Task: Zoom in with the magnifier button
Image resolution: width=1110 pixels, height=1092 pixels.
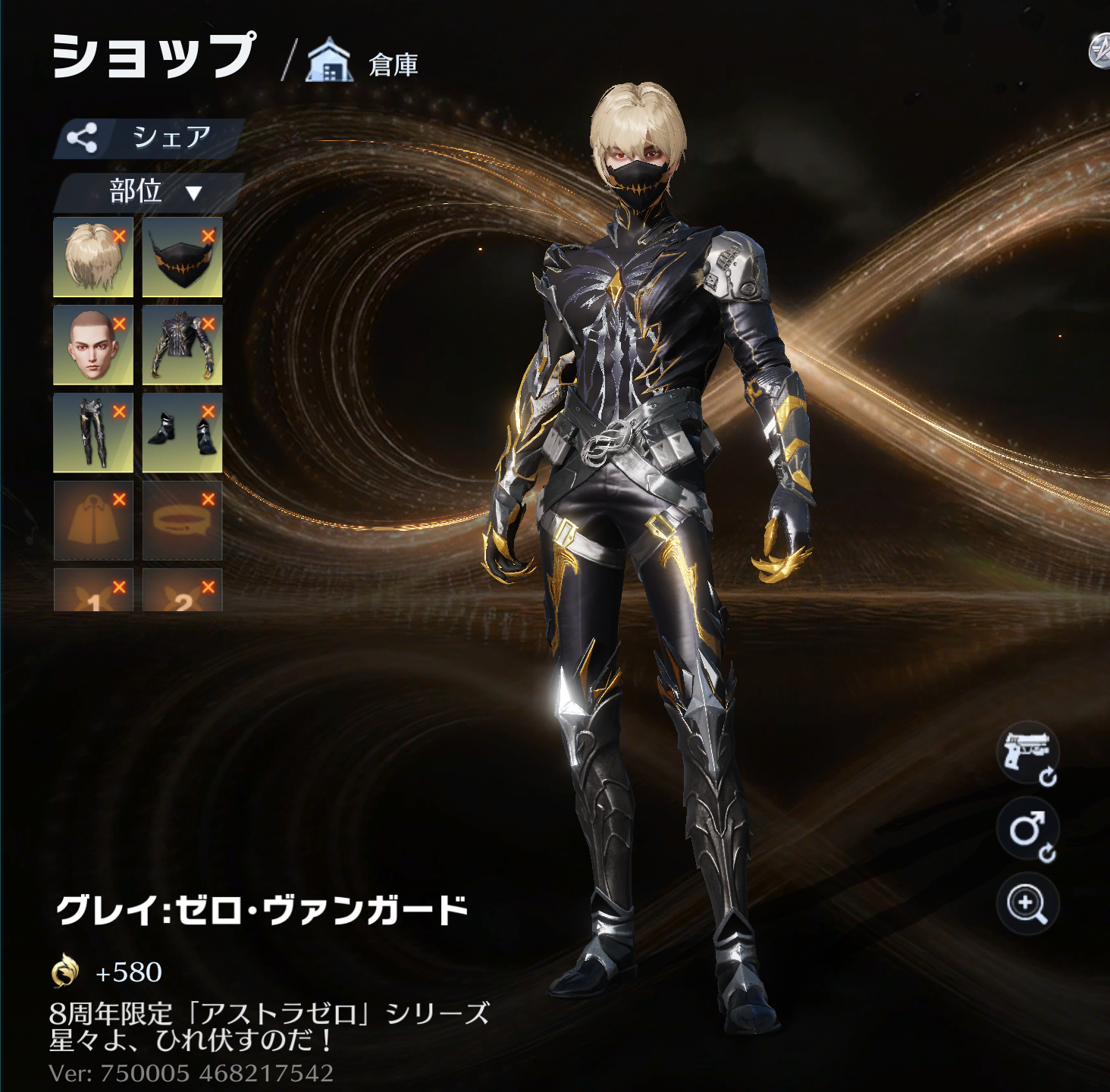Action: click(1027, 904)
